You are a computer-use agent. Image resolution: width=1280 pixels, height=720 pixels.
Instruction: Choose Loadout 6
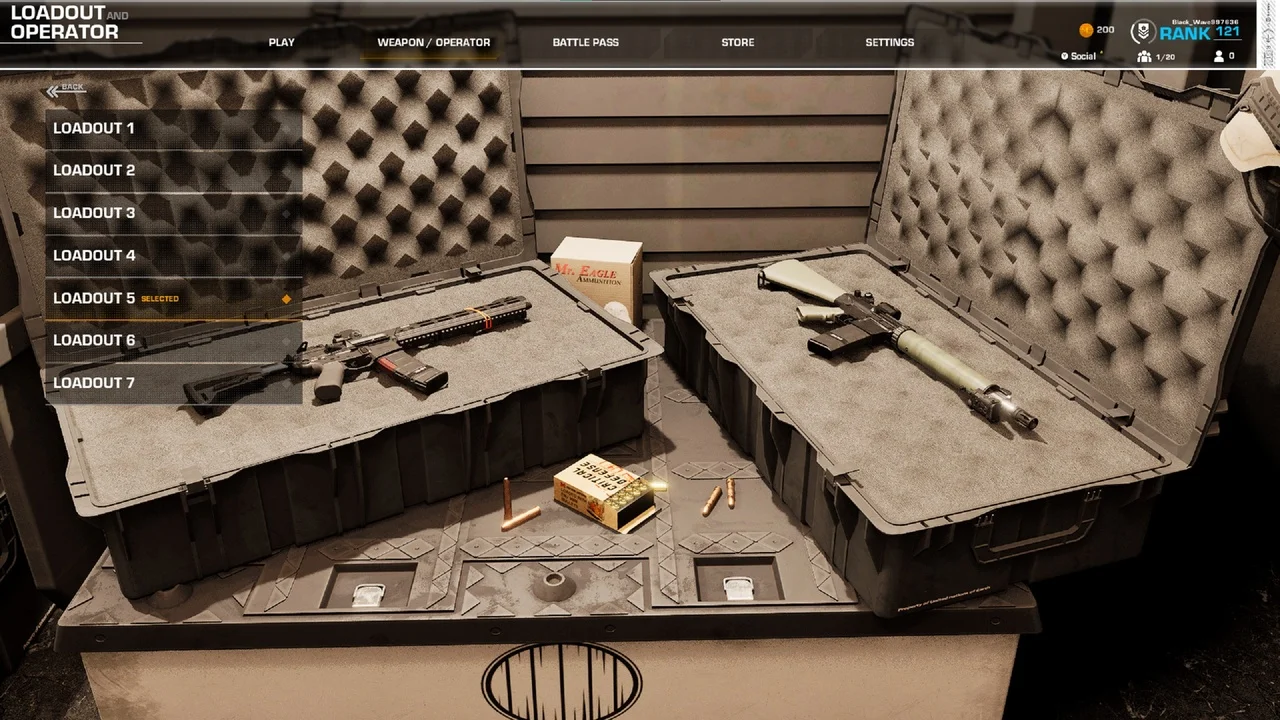(173, 341)
